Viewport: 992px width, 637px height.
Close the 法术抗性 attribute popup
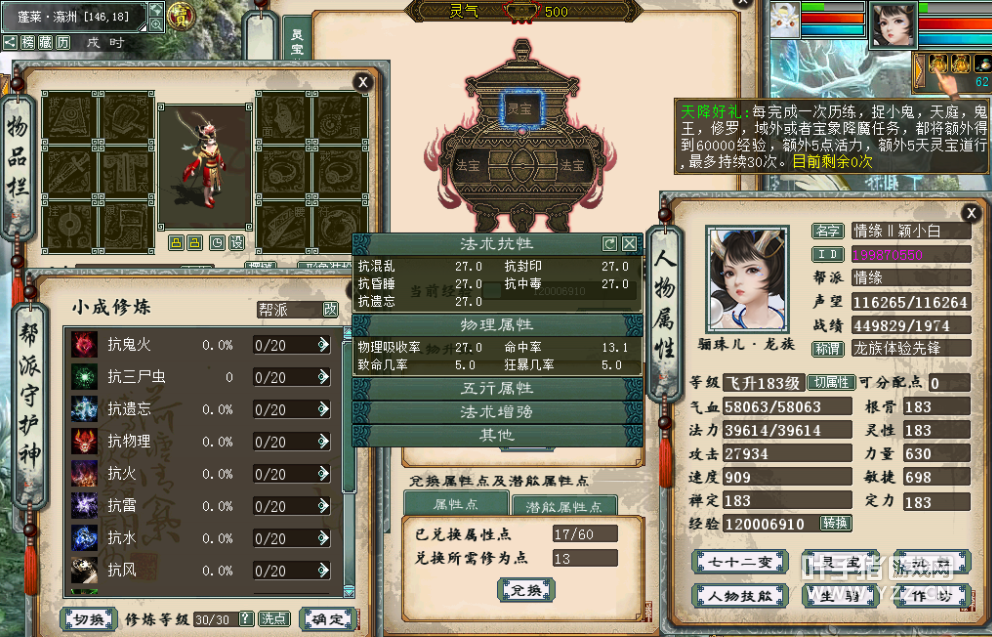629,243
